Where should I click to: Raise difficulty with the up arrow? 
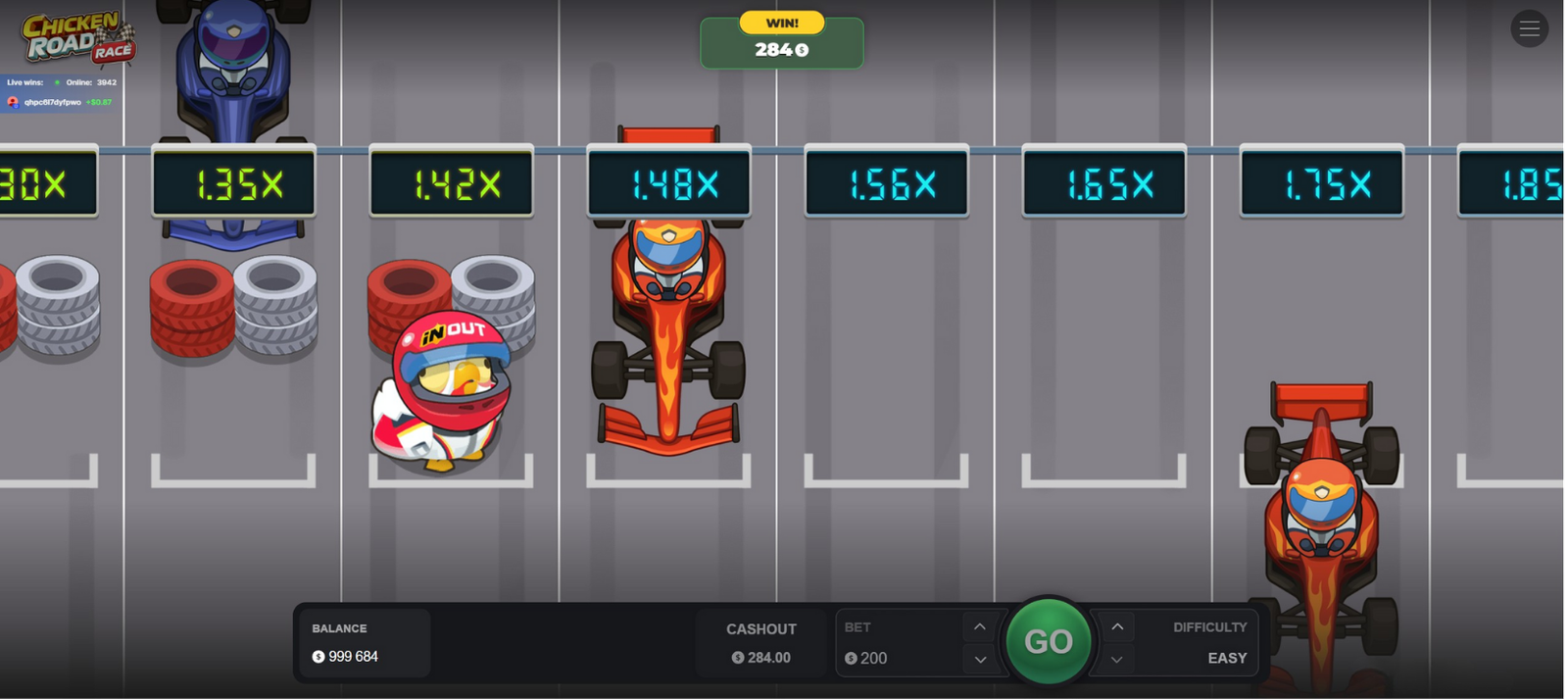tap(1117, 627)
